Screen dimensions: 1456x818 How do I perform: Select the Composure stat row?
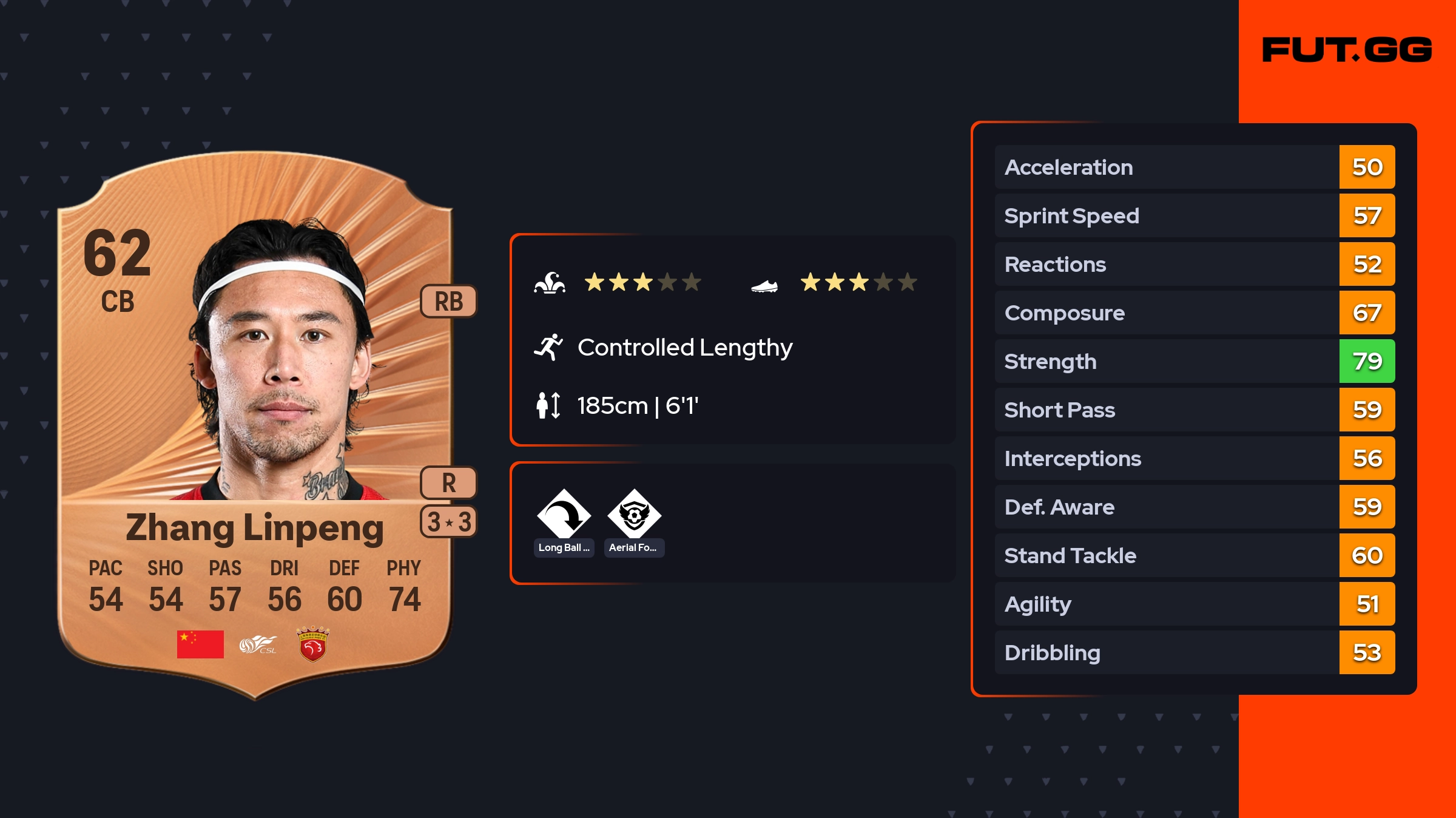coord(1194,313)
